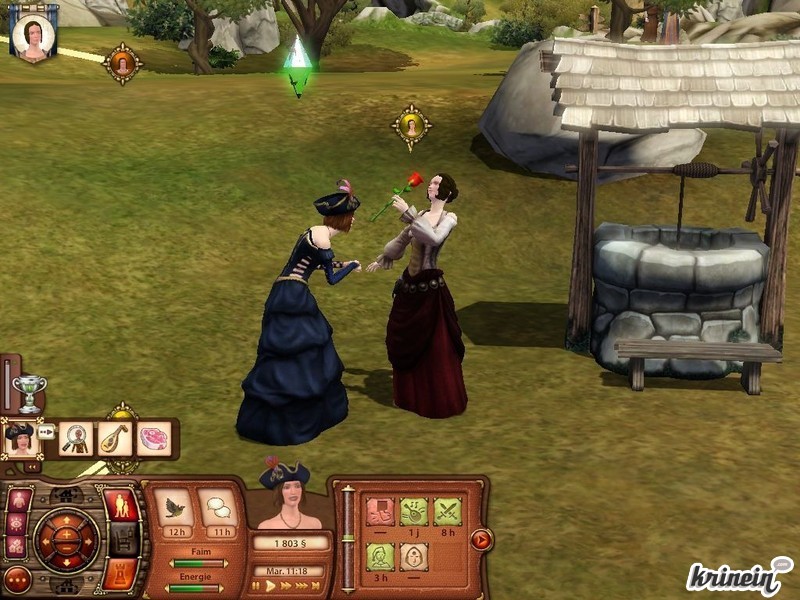The height and width of the screenshot is (600, 800).
Task: Select the raw meat item slot
Action: pos(153,438)
